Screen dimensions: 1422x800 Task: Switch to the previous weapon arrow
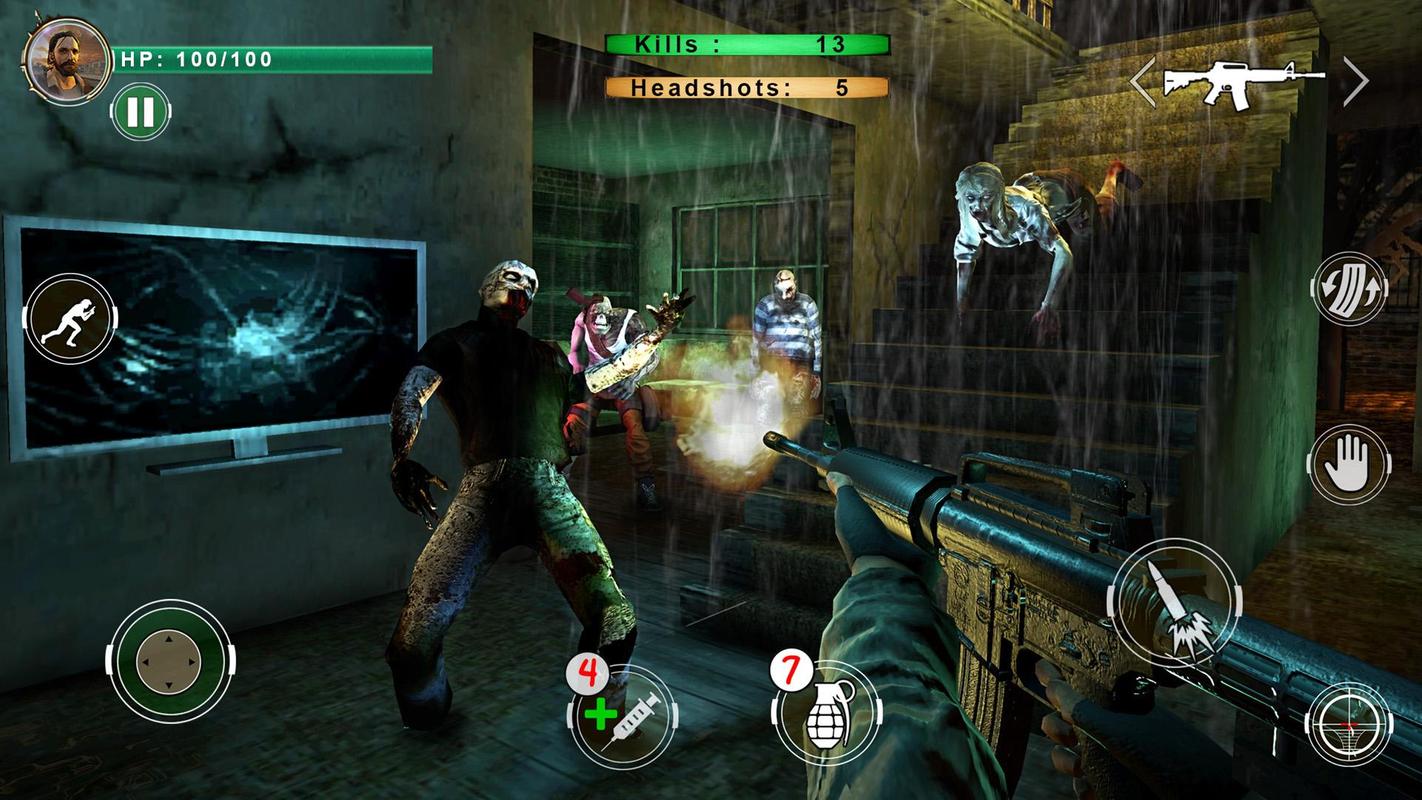pyautogui.click(x=1143, y=82)
